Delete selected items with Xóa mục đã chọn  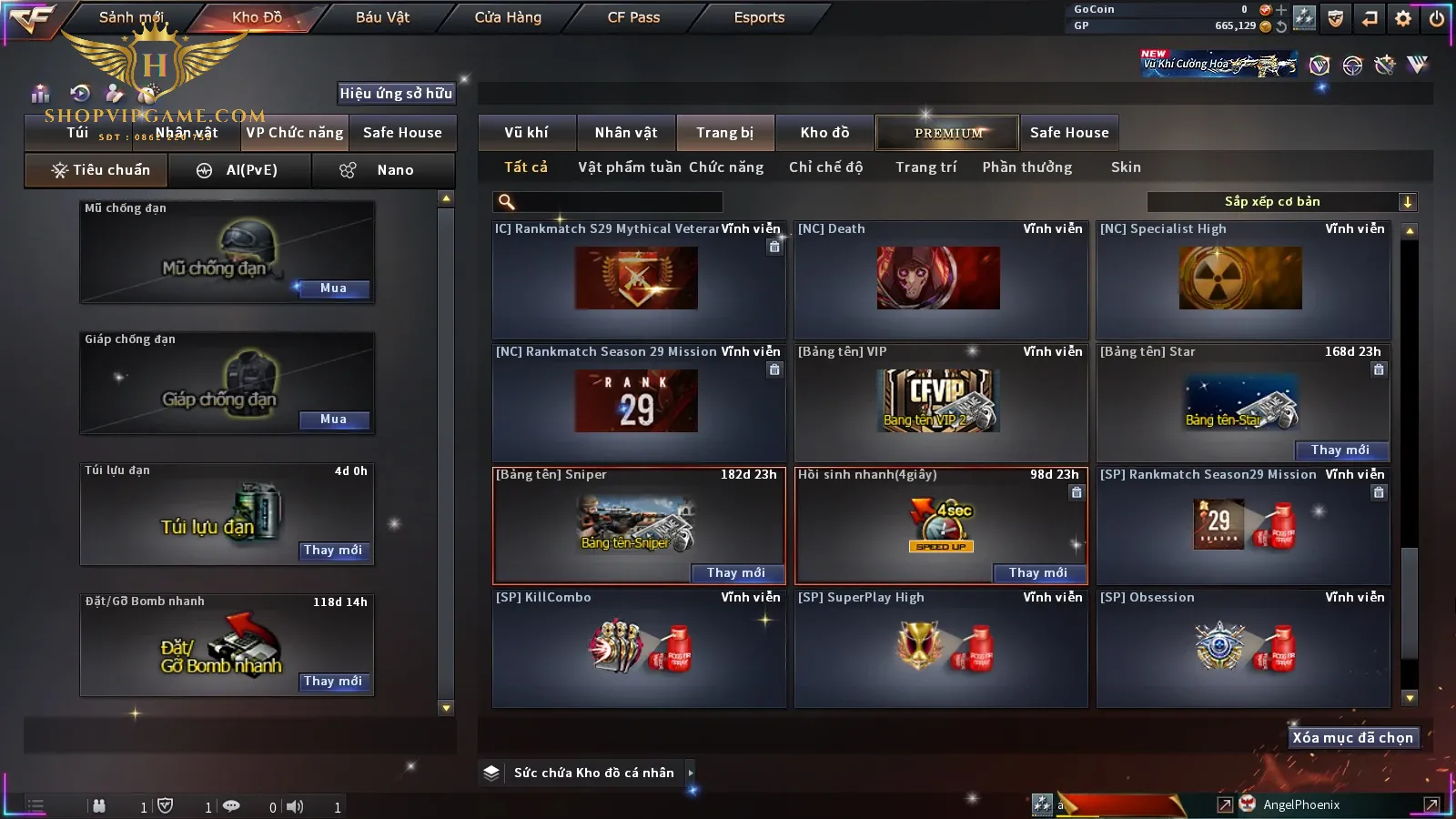click(1352, 738)
